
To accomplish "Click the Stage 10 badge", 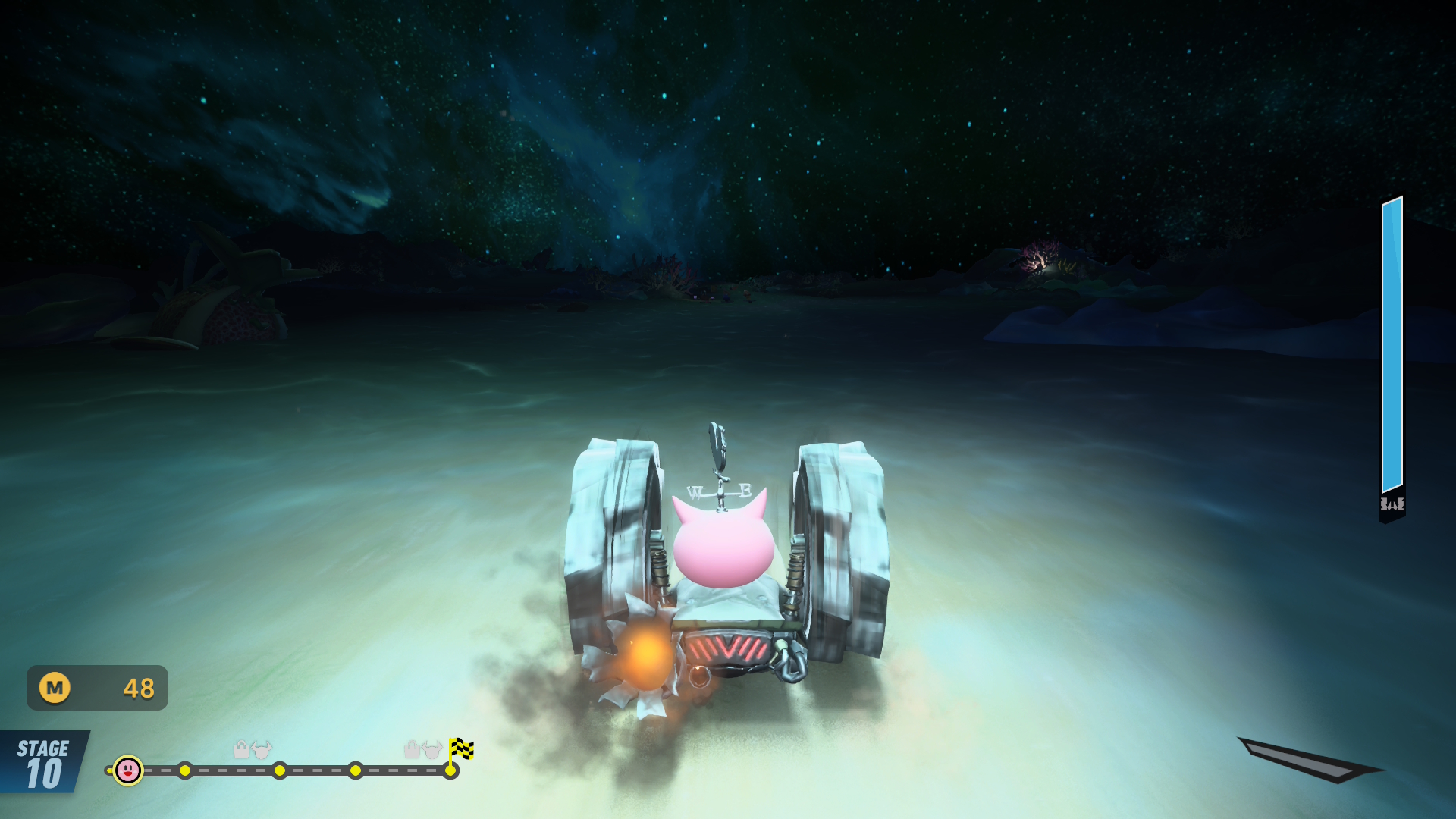I will [43, 763].
